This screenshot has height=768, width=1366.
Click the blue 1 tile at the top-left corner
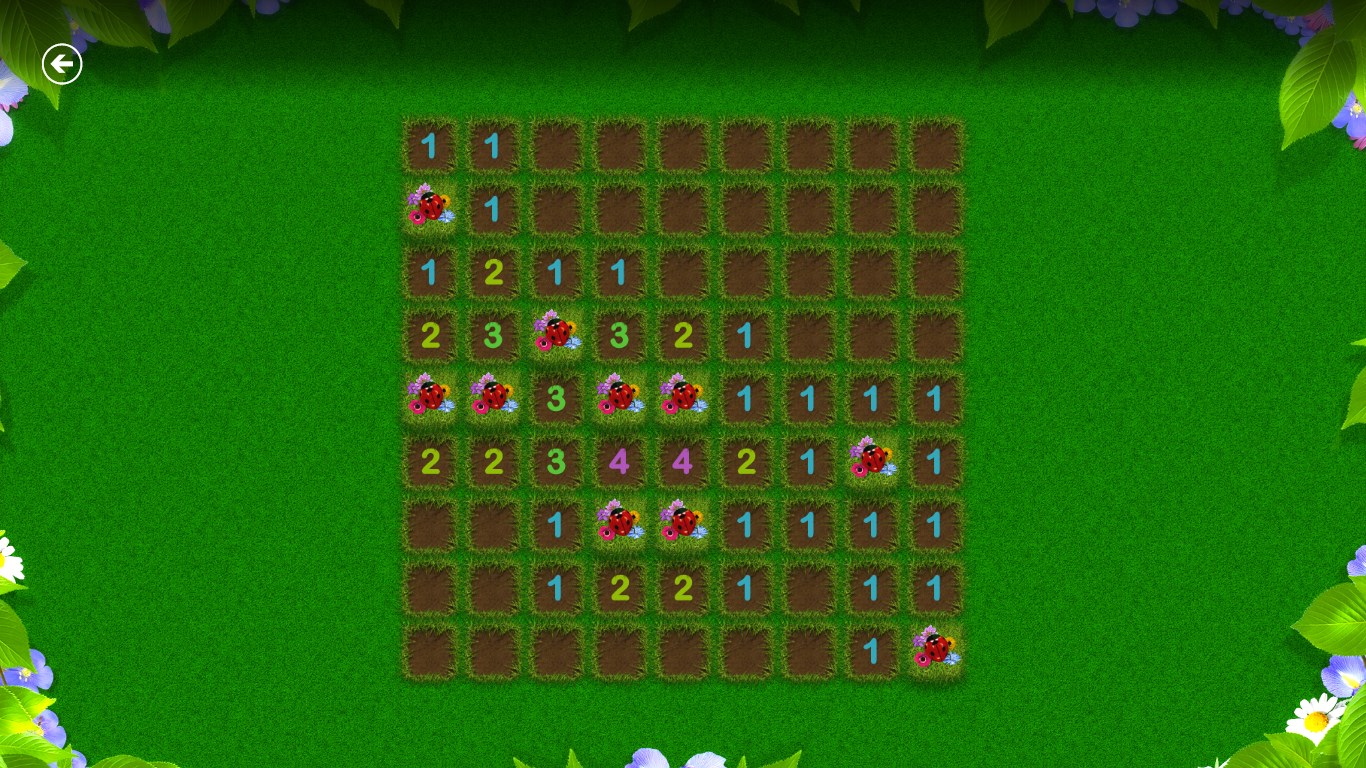[430, 144]
